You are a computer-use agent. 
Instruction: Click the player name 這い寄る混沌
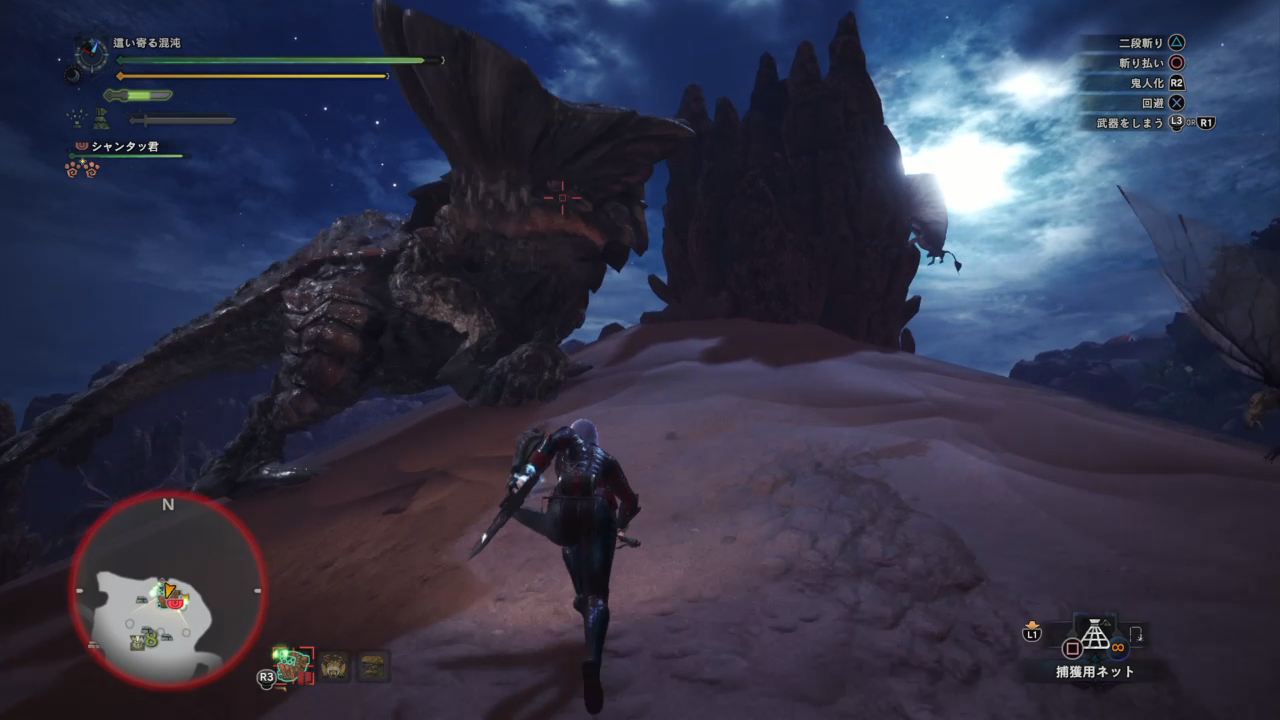(147, 43)
